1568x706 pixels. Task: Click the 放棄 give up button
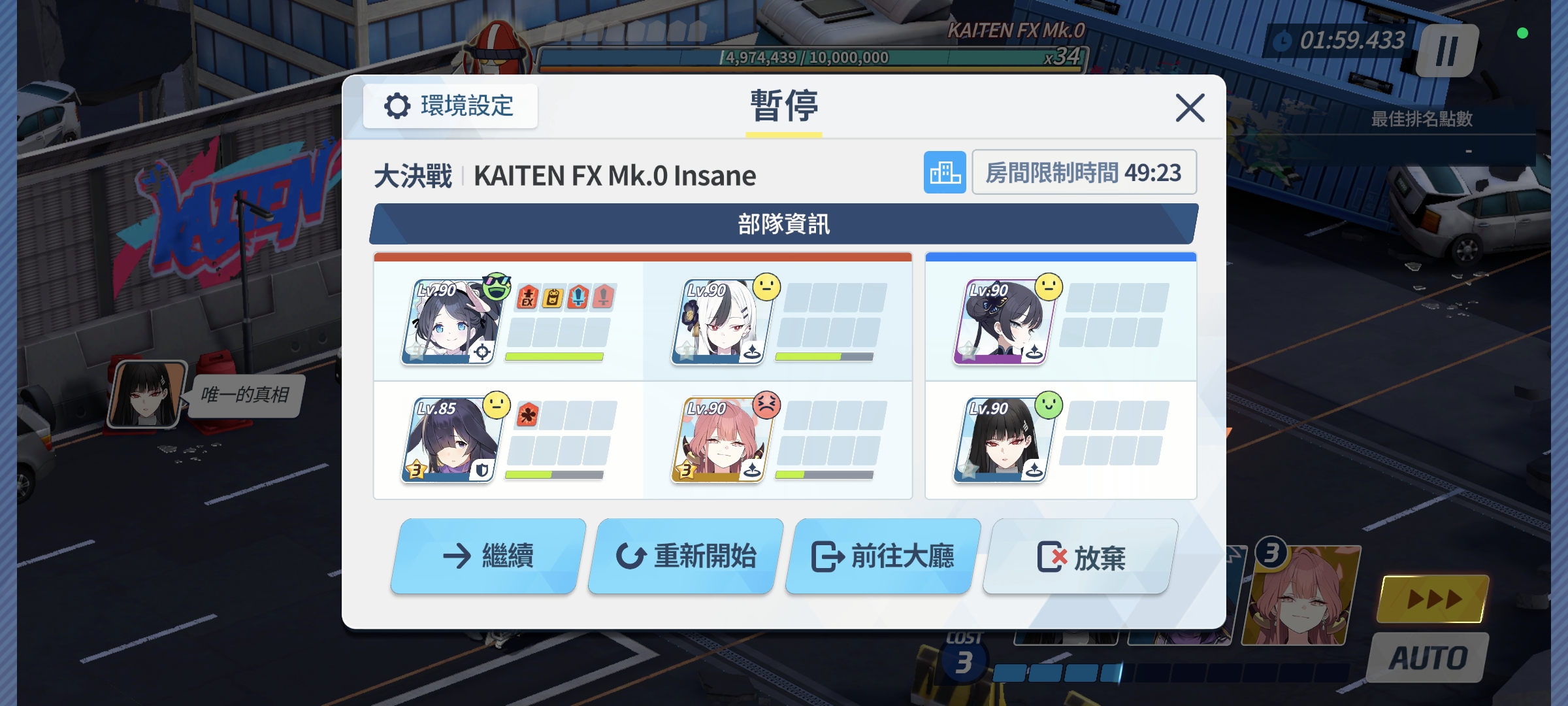(x=1077, y=555)
